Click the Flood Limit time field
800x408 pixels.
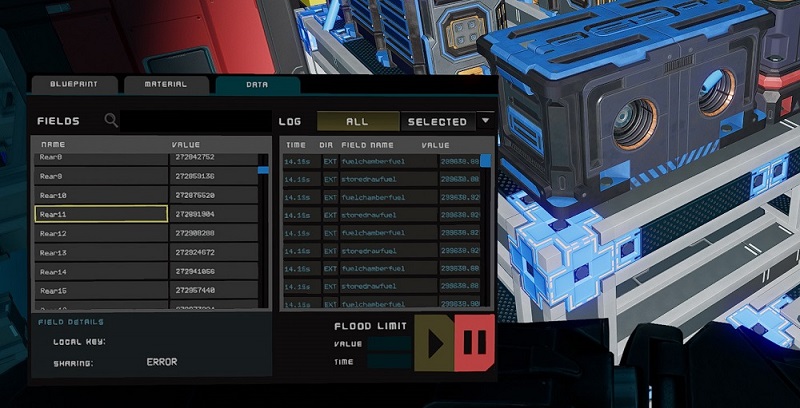(389, 362)
